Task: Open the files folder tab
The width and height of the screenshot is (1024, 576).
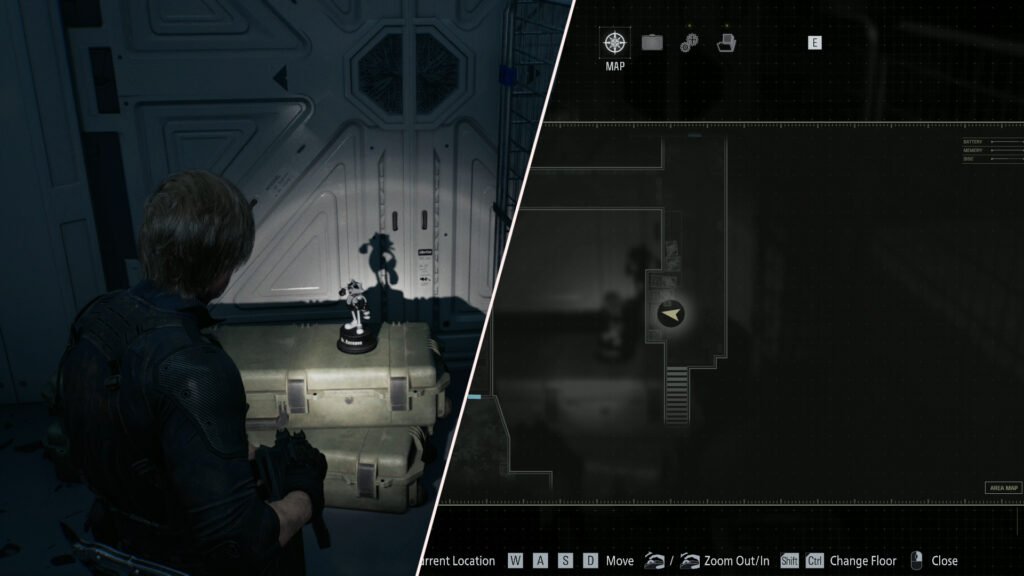Action: pos(726,42)
